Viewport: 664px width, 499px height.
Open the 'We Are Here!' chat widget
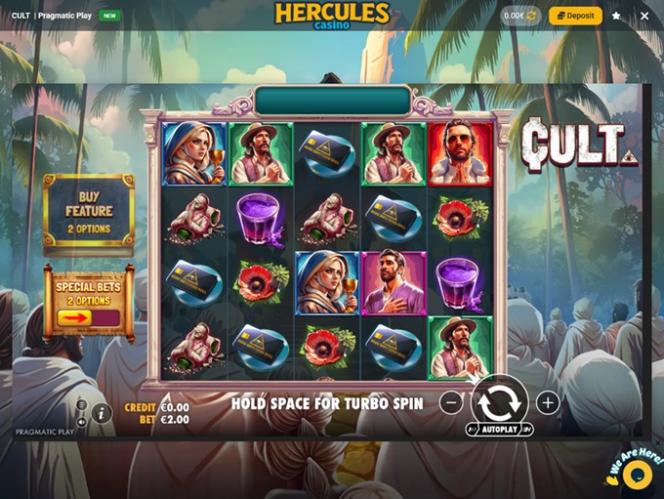(631, 469)
